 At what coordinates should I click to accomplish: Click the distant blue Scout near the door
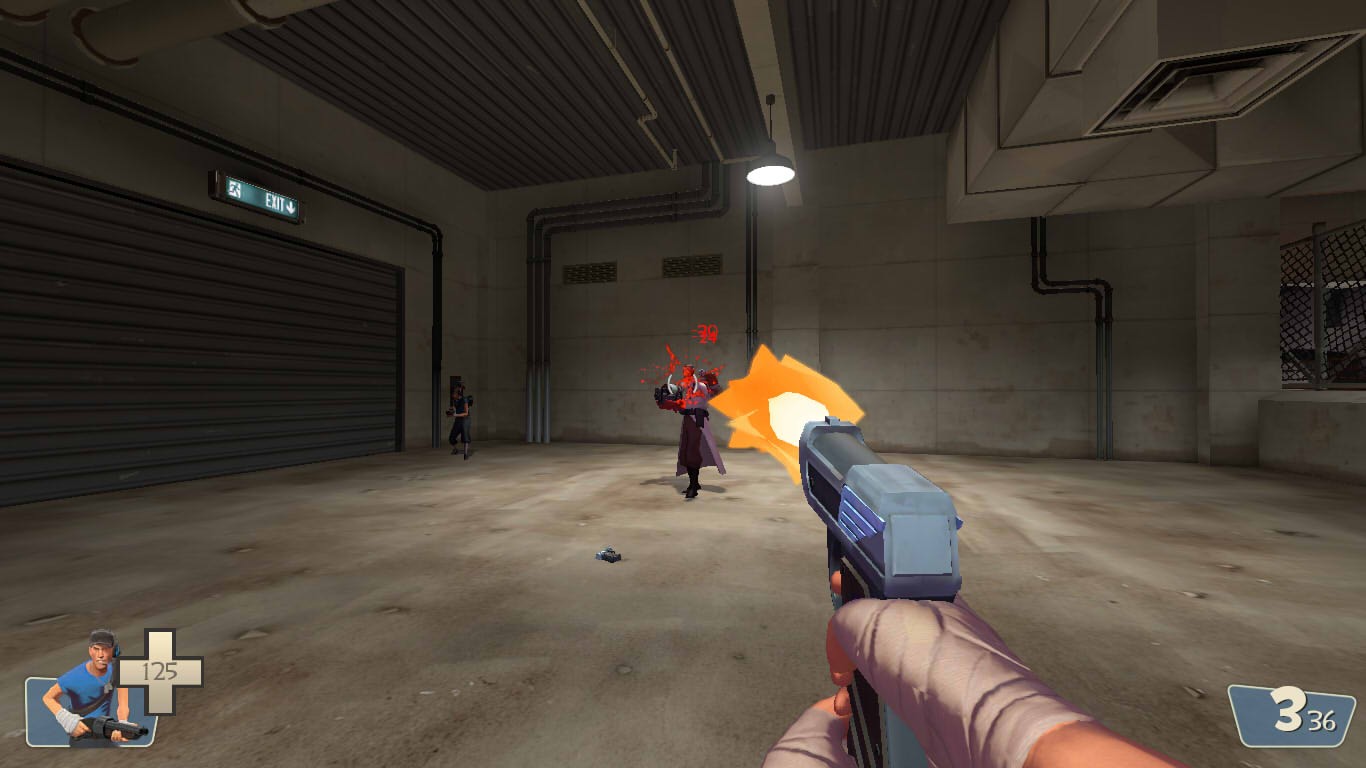tap(458, 415)
